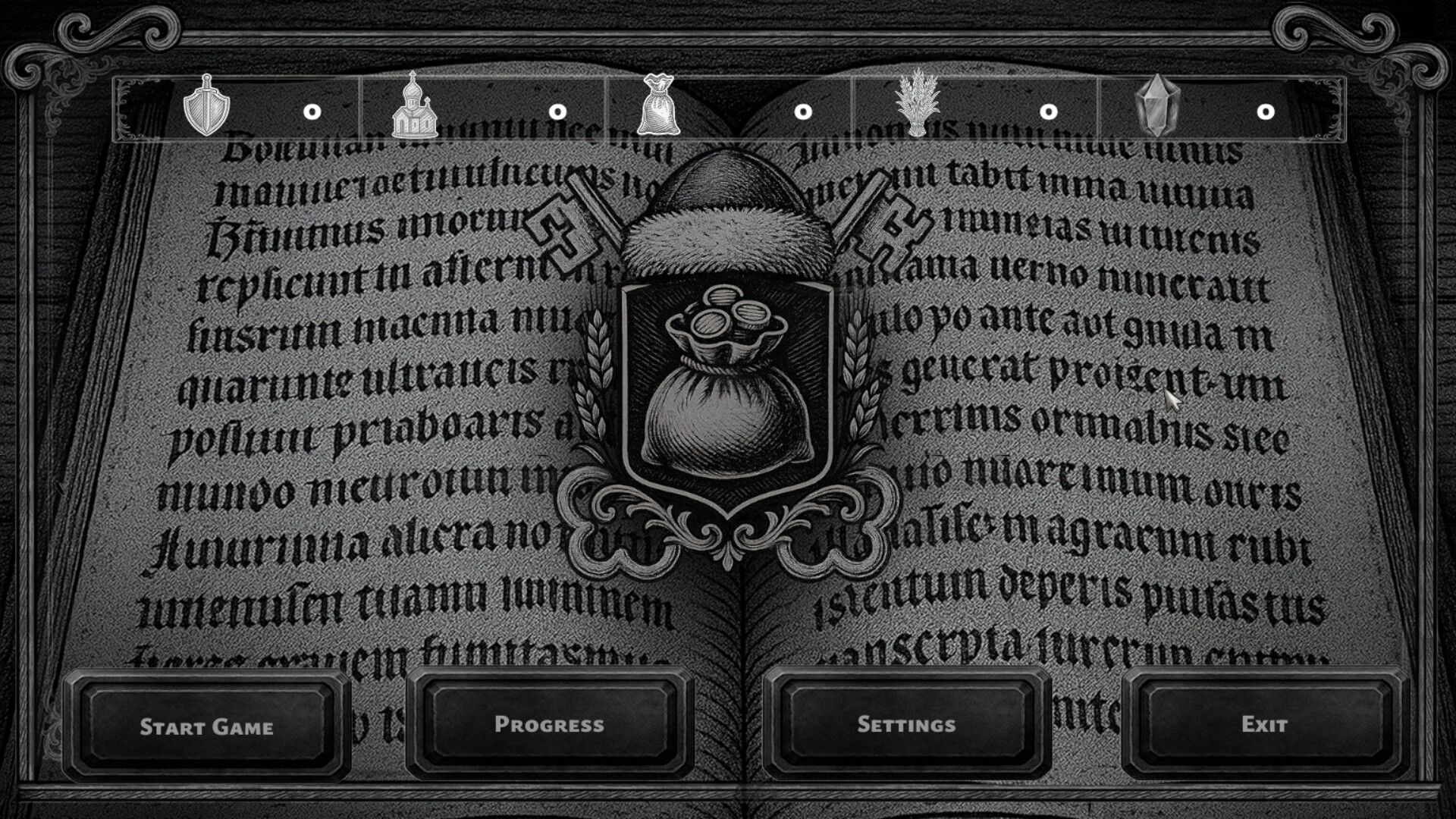This screenshot has width=1456, height=819.
Task: Open the Settings menu
Action: tap(908, 726)
